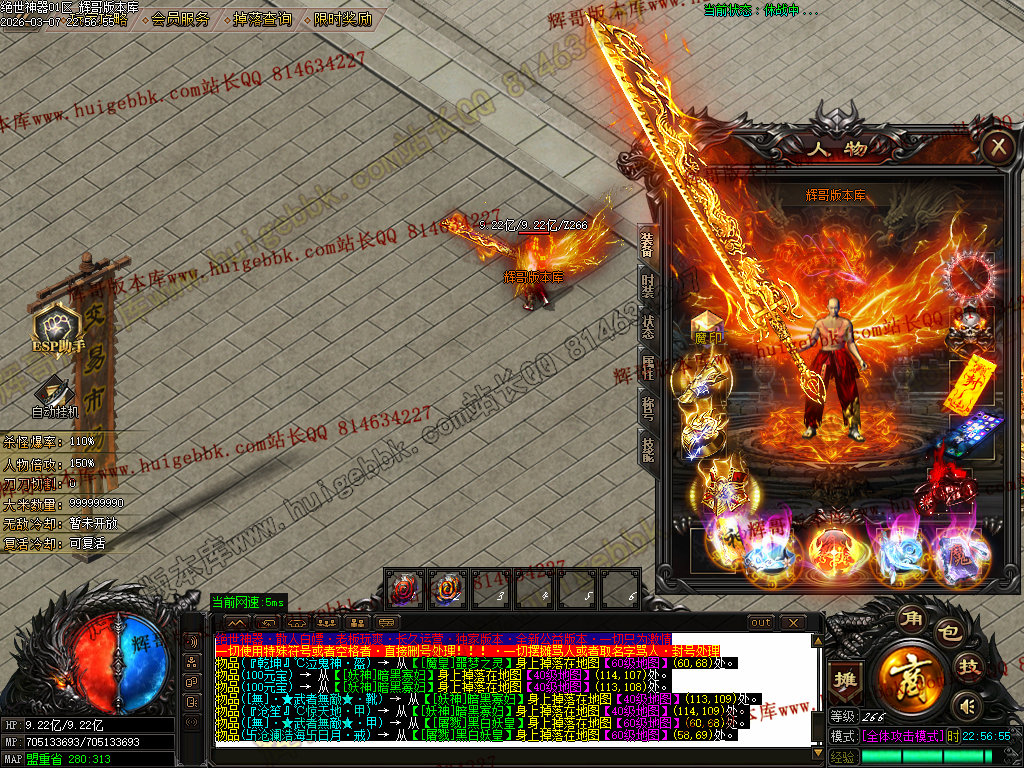Select the 魔印 seal equipment slot
This screenshot has width=1024, height=768.
pos(707,328)
